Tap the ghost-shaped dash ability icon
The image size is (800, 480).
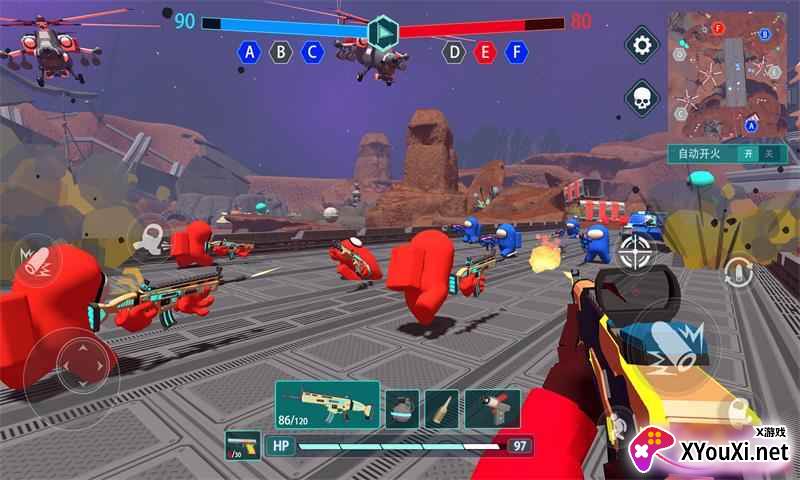[149, 235]
